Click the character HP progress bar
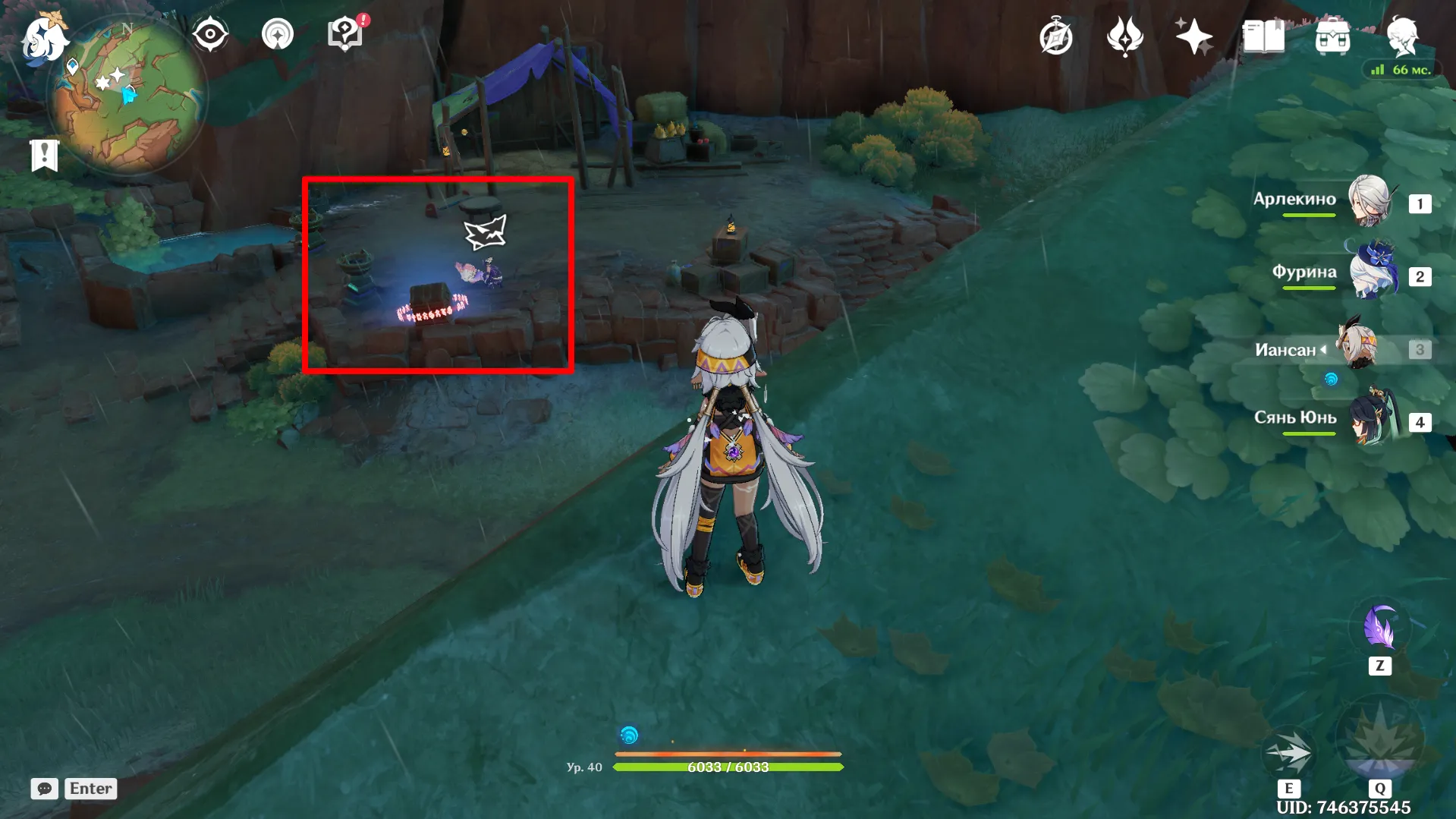 tap(728, 767)
